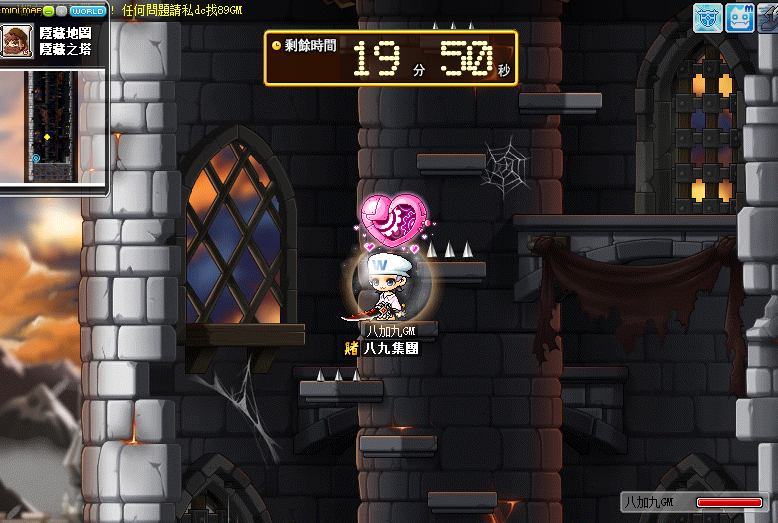Open the WORLD map button
This screenshot has width=778, height=523.
click(x=88, y=9)
